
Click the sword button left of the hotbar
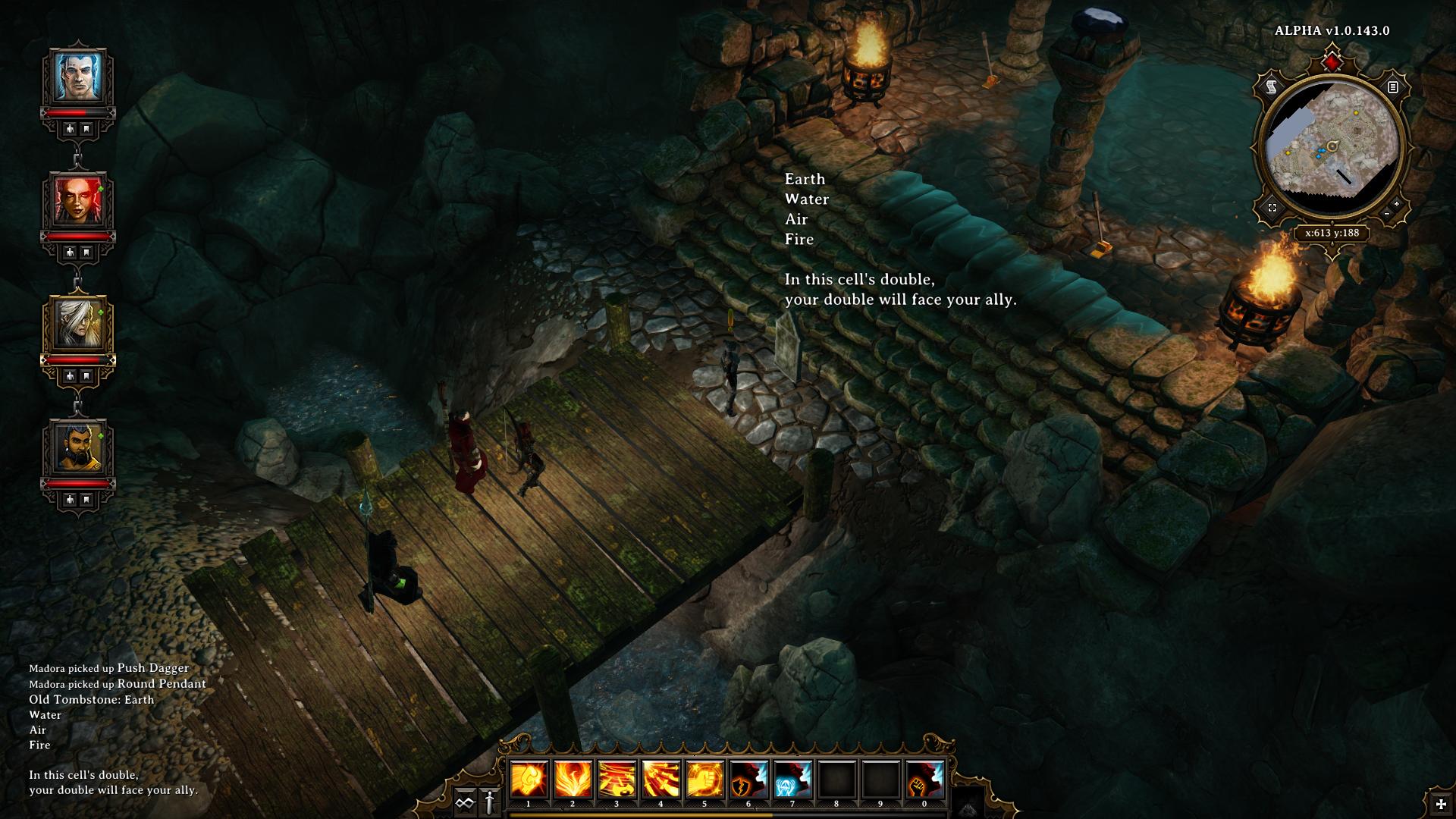point(490,802)
